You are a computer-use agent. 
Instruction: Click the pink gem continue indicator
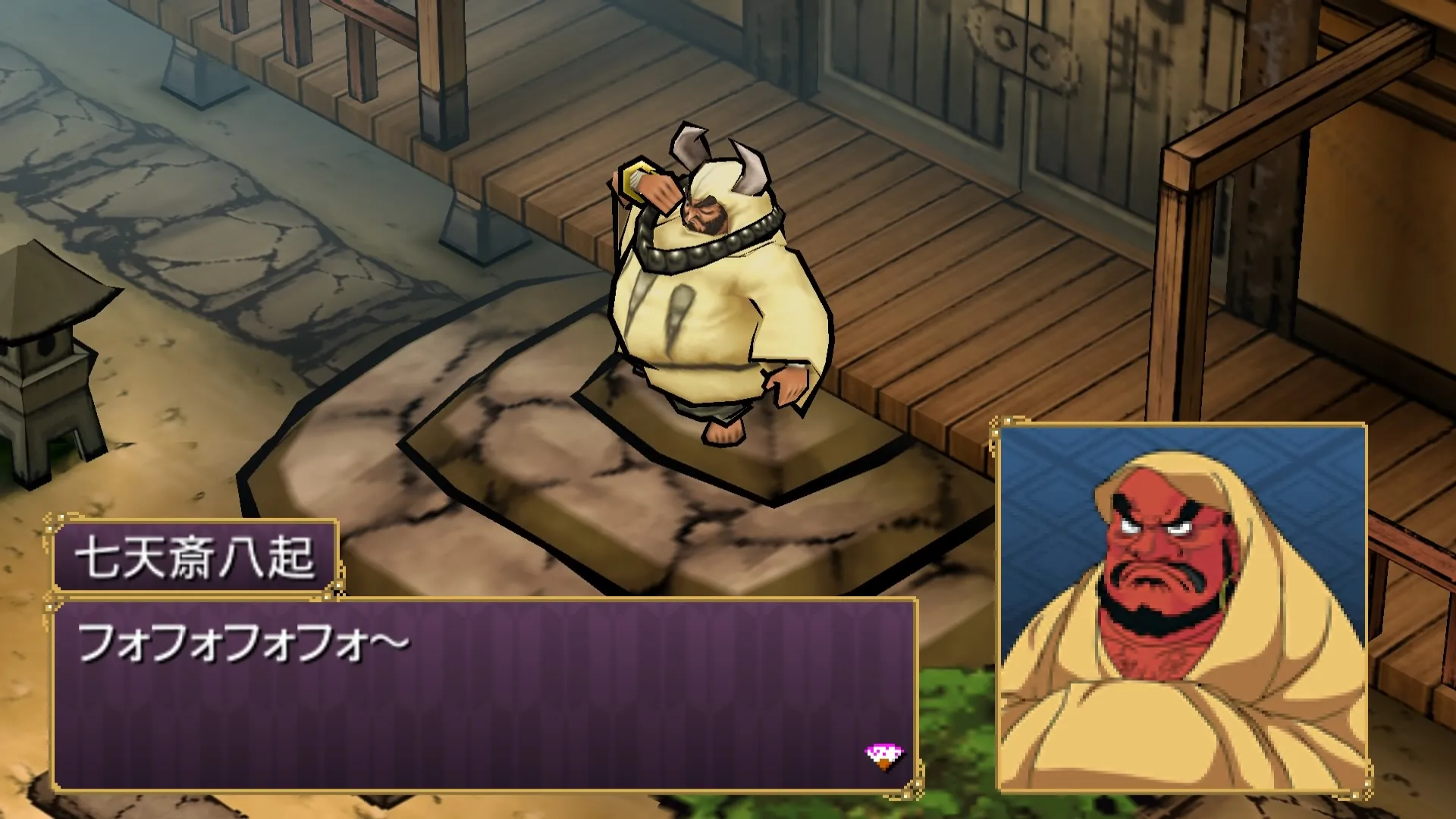pyautogui.click(x=884, y=755)
